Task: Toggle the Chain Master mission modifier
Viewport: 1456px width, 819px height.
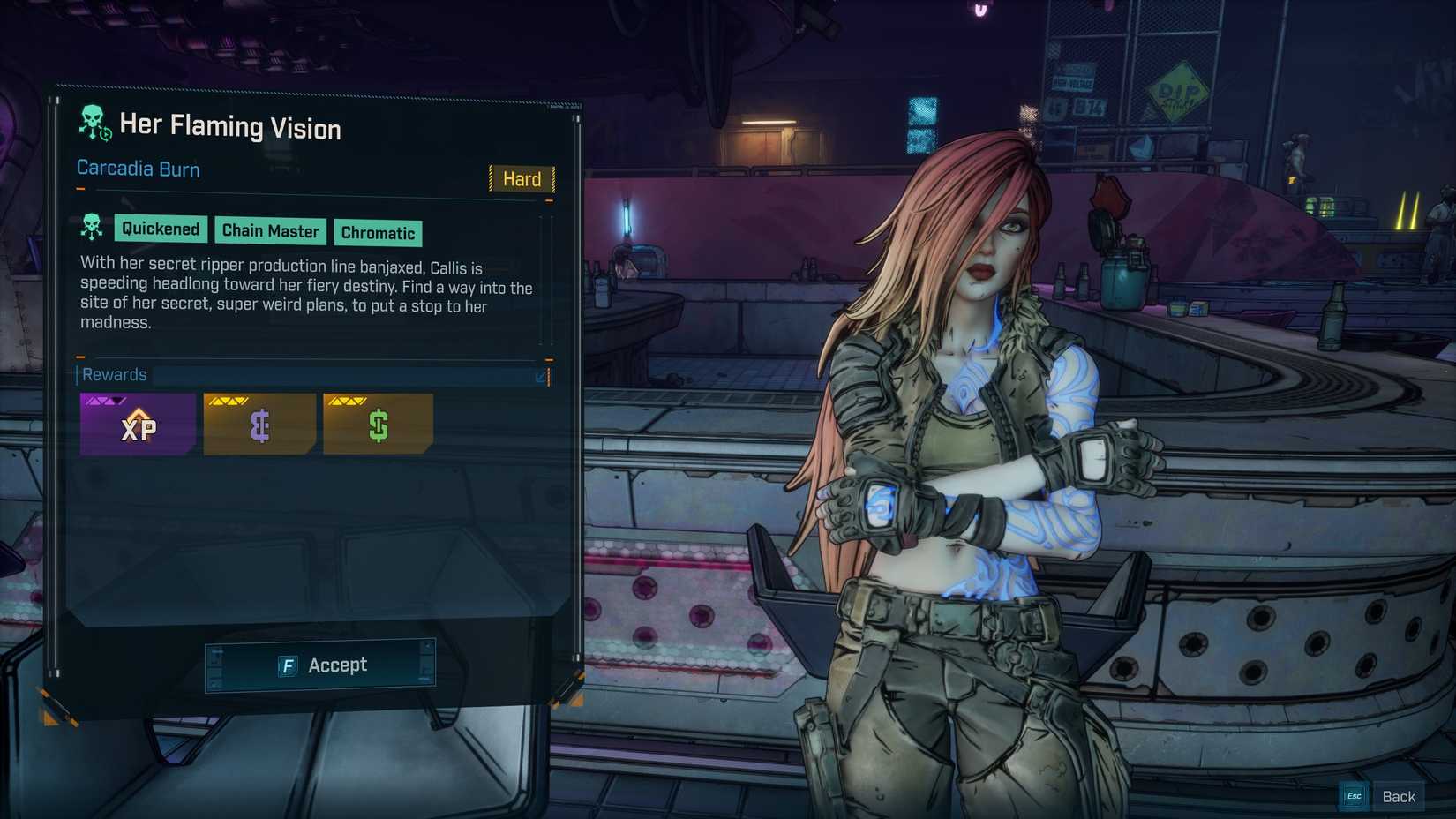Action: 270,231
